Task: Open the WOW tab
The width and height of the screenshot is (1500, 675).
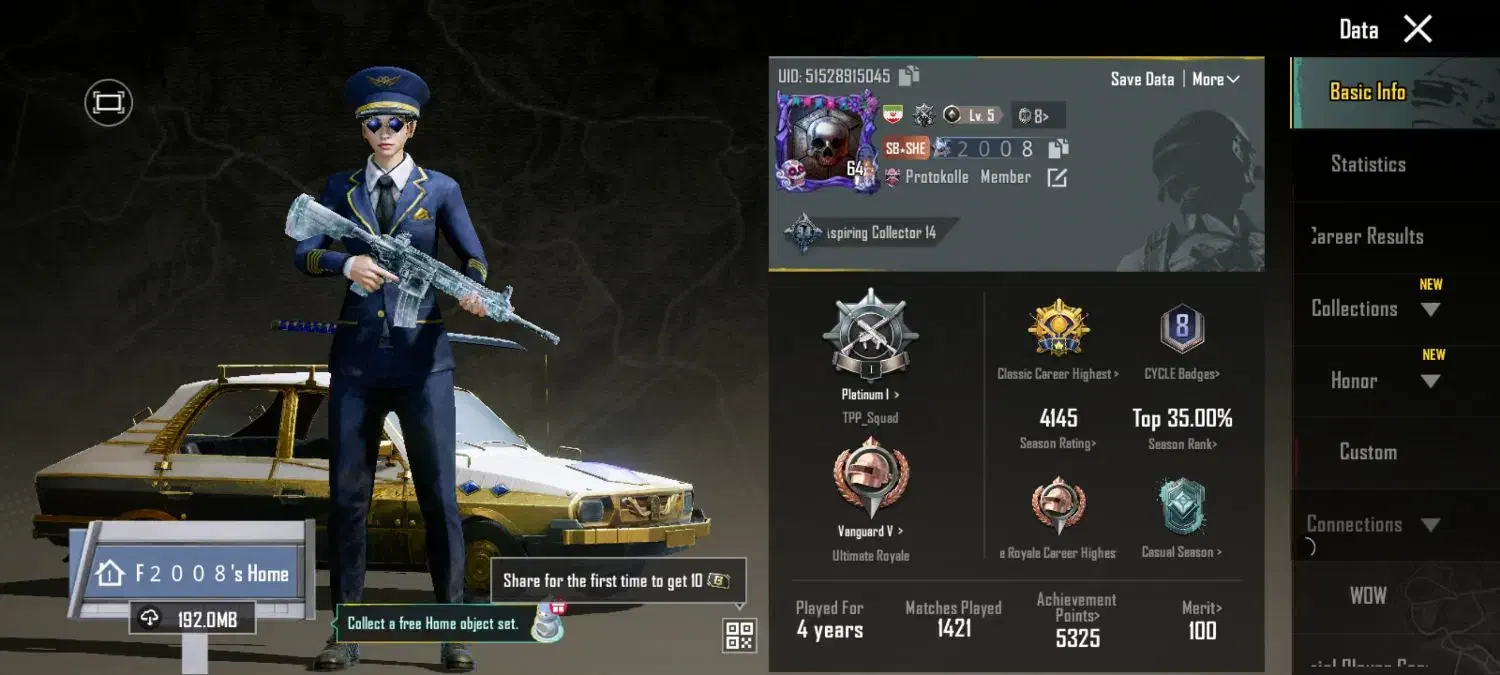Action: tap(1368, 595)
